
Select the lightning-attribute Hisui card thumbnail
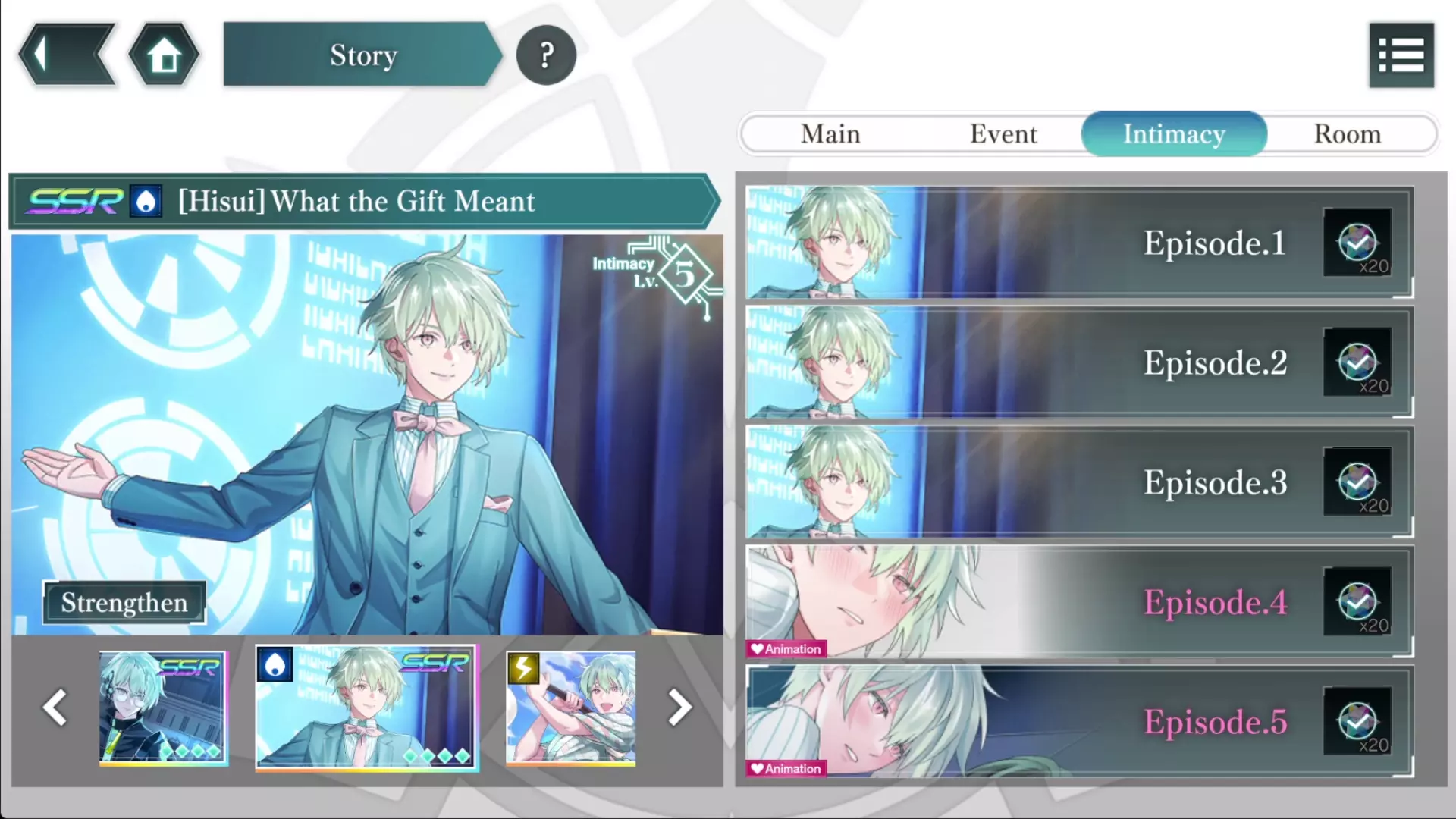(x=571, y=708)
